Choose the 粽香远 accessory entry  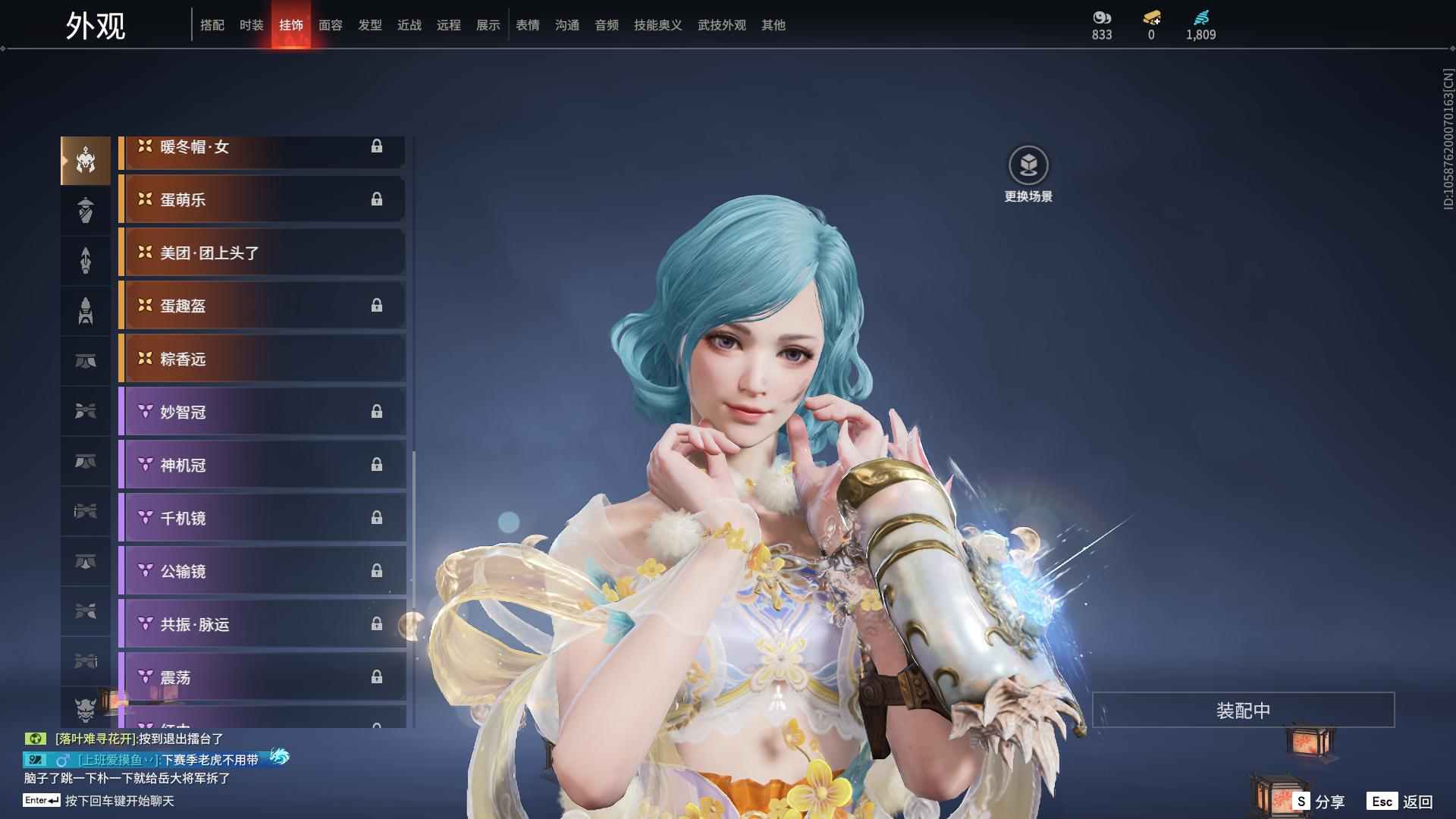pyautogui.click(x=262, y=359)
